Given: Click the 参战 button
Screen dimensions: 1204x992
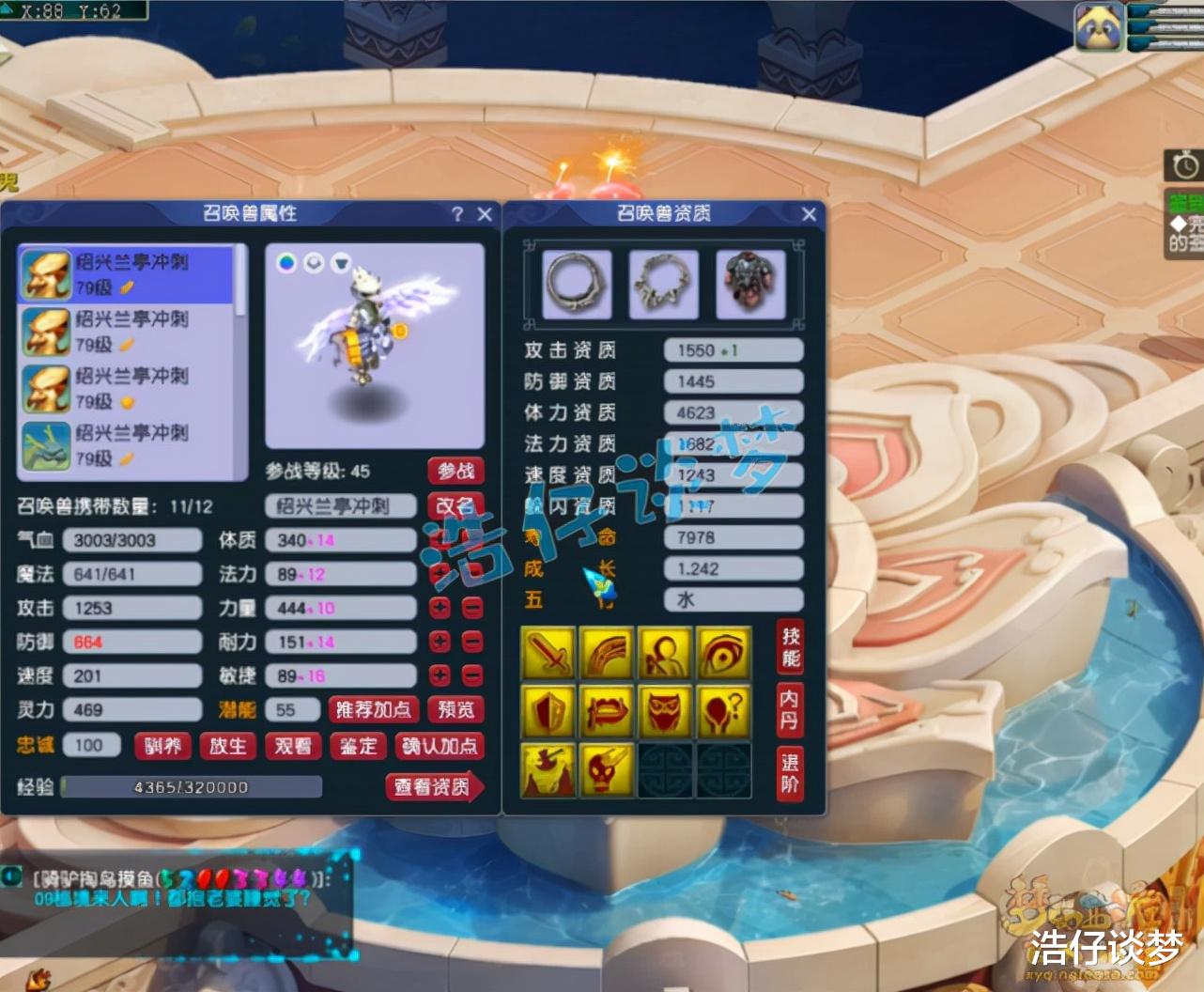Looking at the screenshot, I should coord(456,471).
